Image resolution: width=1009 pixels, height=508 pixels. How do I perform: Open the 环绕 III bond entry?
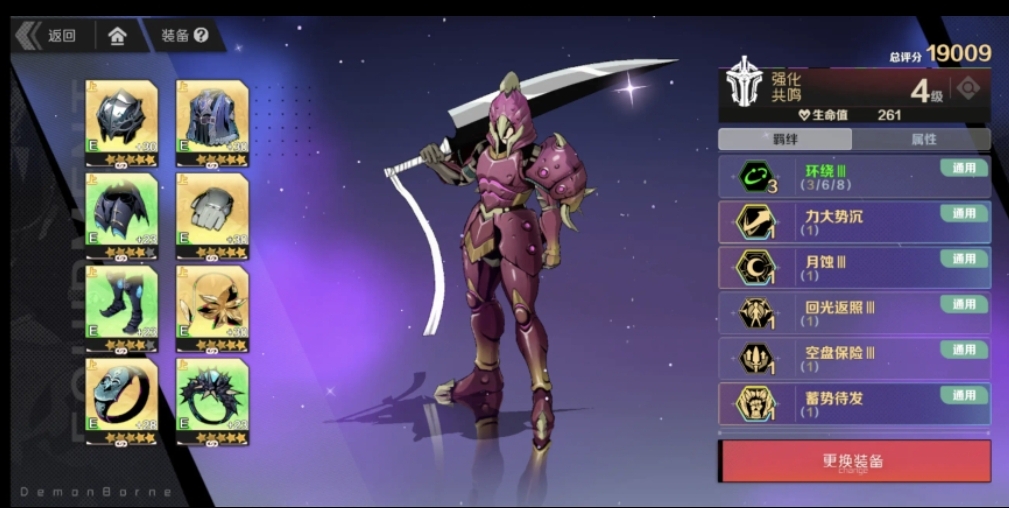854,177
